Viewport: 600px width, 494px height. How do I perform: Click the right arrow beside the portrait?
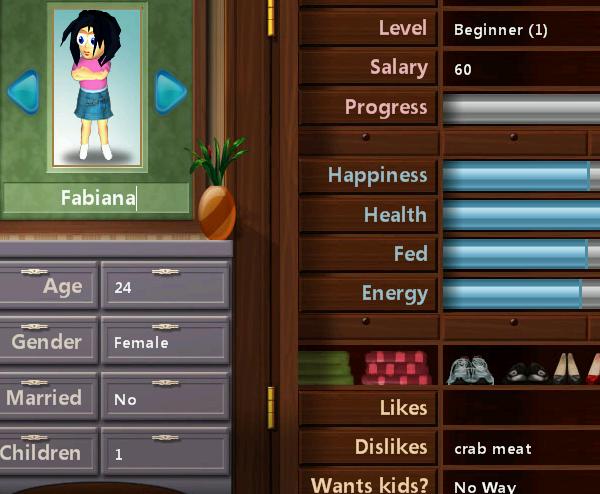pyautogui.click(x=170, y=92)
